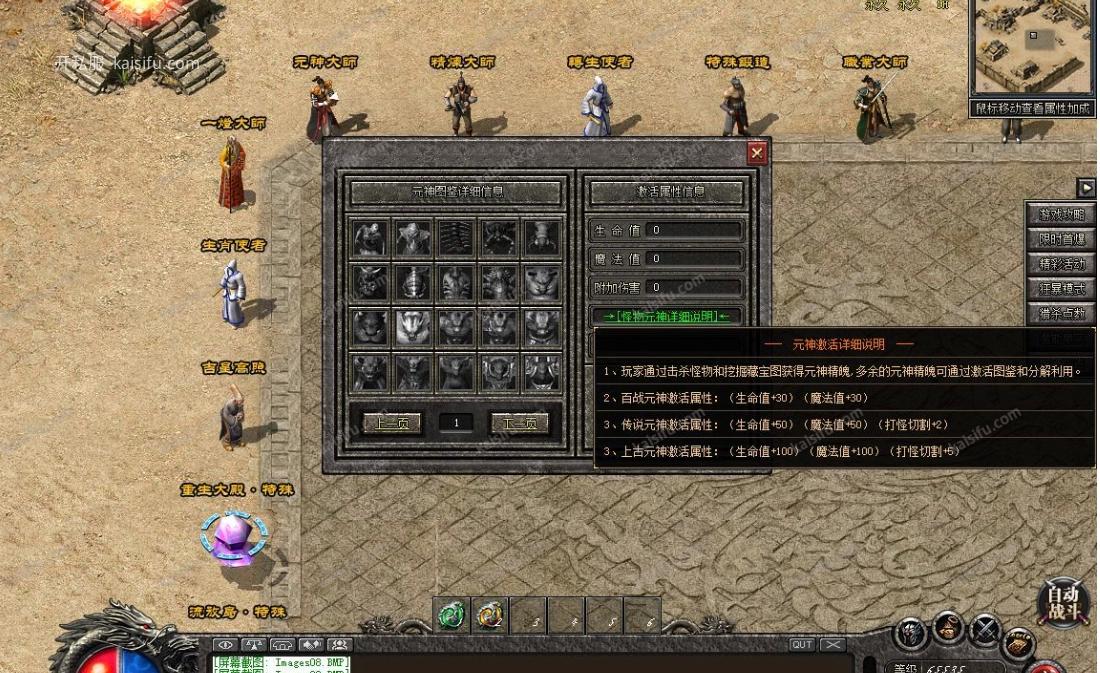
Task: Open the 猎杀点数 side button
Action: (x=1060, y=314)
